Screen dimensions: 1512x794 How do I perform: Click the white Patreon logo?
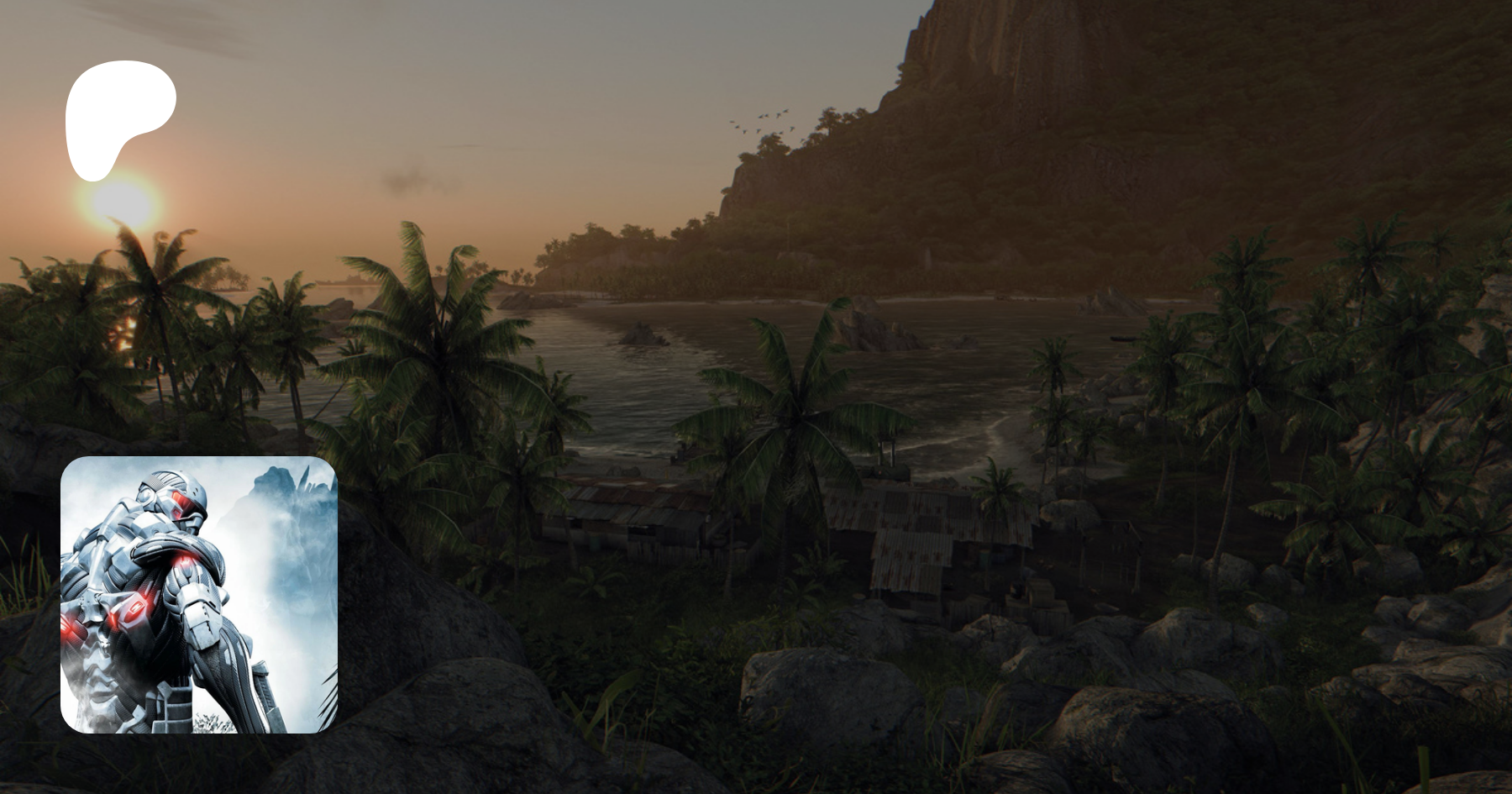coord(116,117)
